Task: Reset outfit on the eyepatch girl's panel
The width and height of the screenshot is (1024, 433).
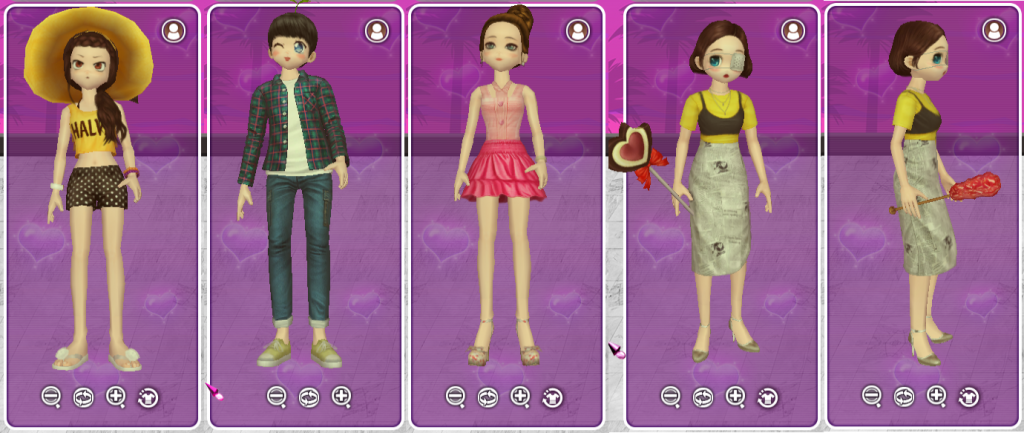Action: pyautogui.click(x=768, y=396)
